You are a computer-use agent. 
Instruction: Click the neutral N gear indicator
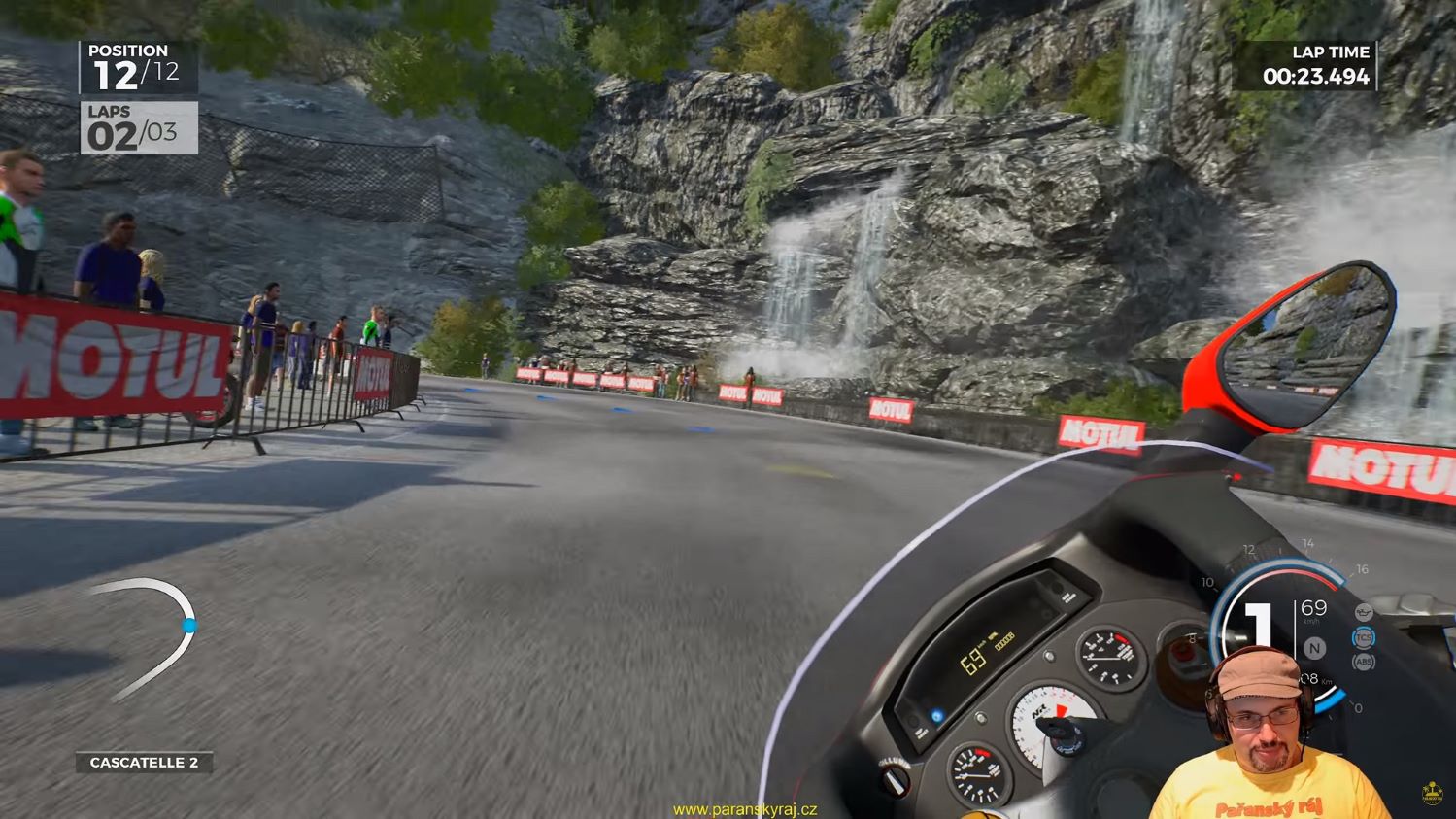(1314, 648)
